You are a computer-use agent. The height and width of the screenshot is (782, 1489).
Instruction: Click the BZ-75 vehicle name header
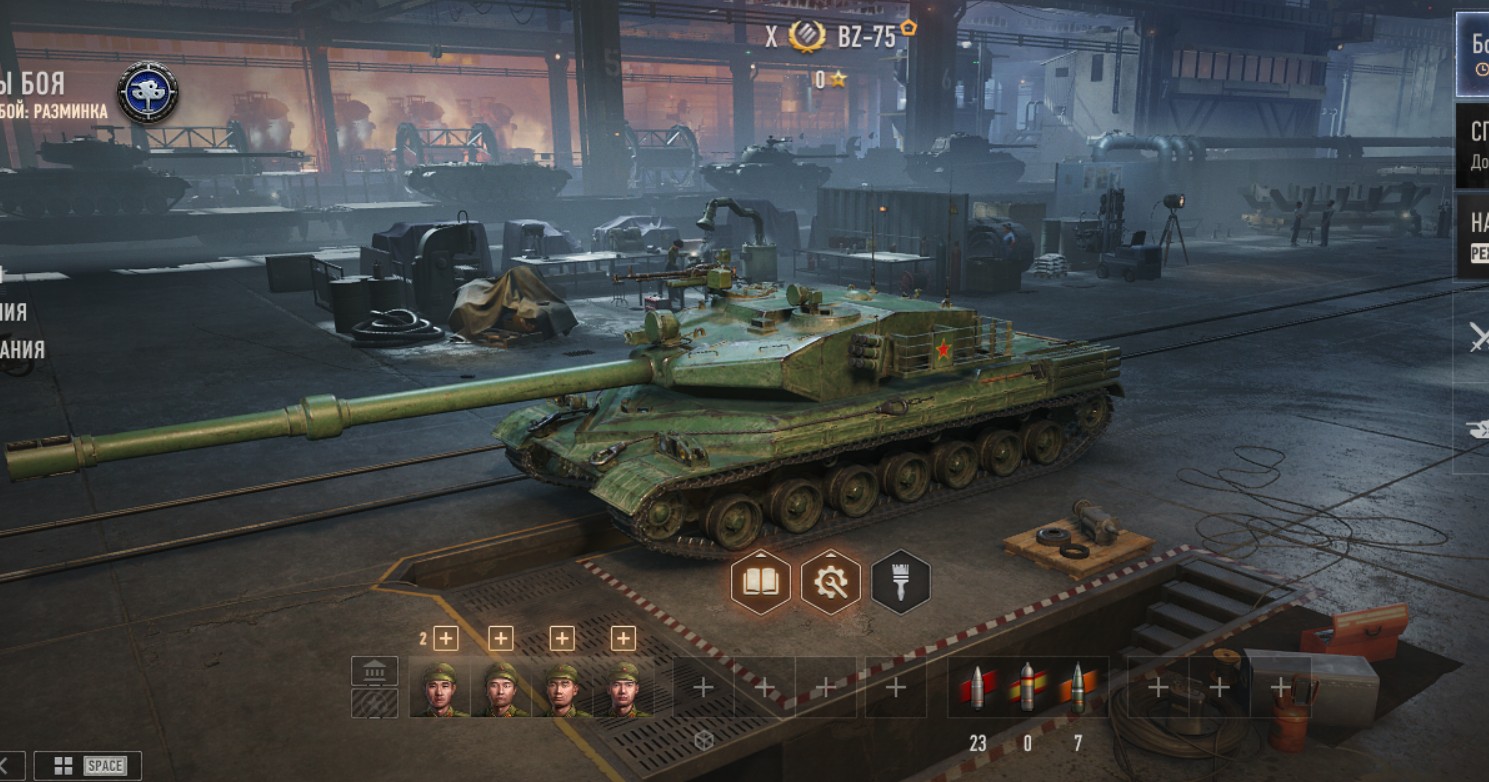coord(866,37)
